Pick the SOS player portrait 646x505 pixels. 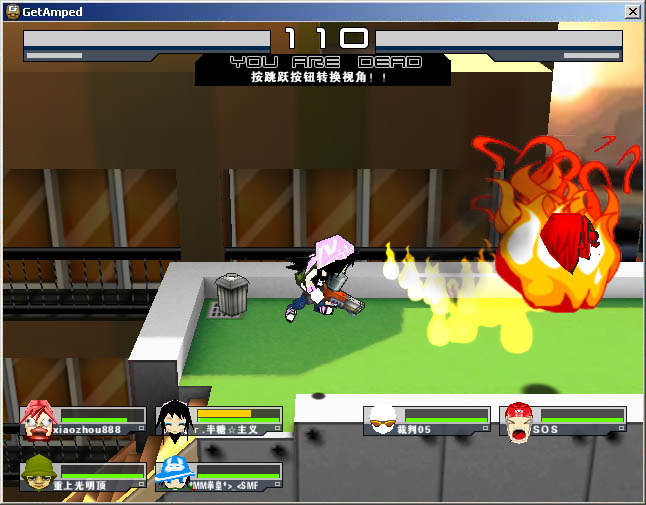click(x=518, y=421)
